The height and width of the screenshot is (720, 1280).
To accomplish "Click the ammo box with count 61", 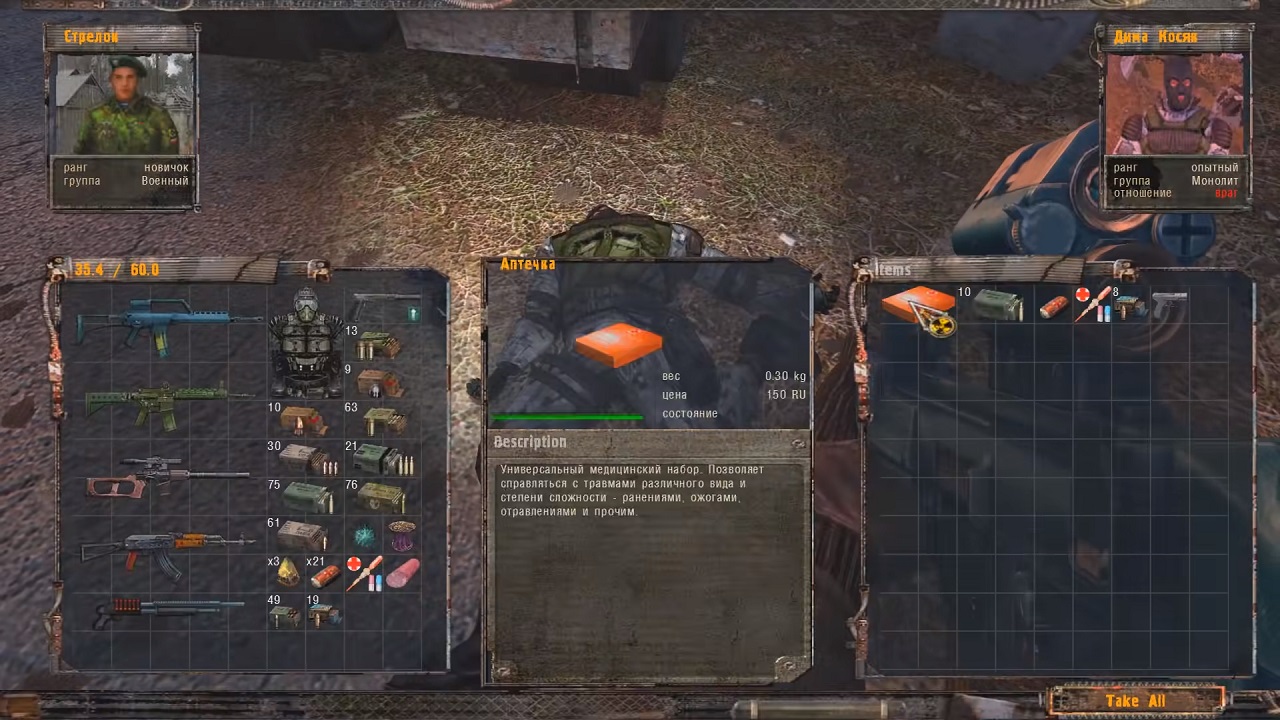I will pos(303,535).
